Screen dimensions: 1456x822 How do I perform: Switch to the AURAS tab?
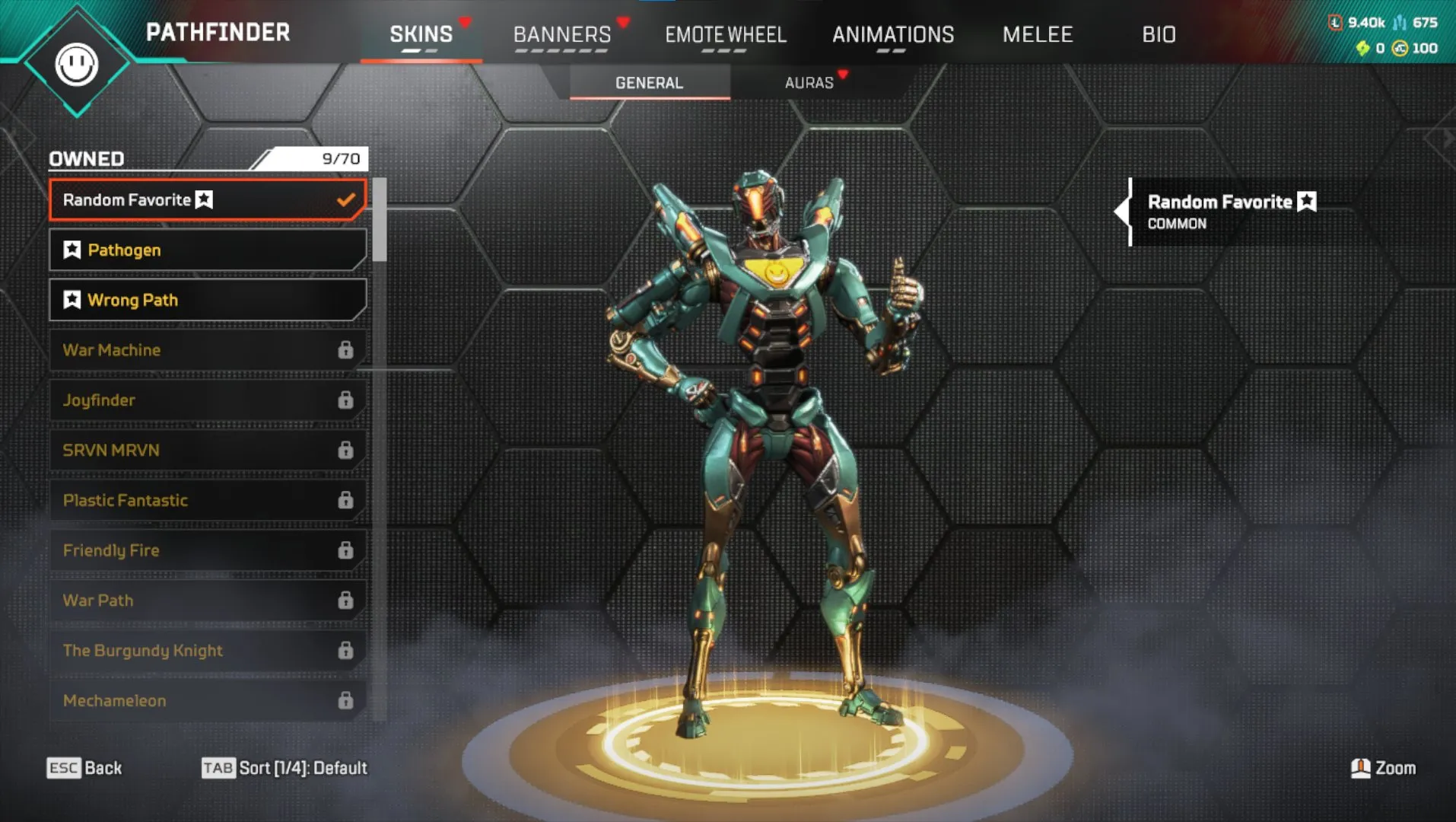[x=809, y=83]
